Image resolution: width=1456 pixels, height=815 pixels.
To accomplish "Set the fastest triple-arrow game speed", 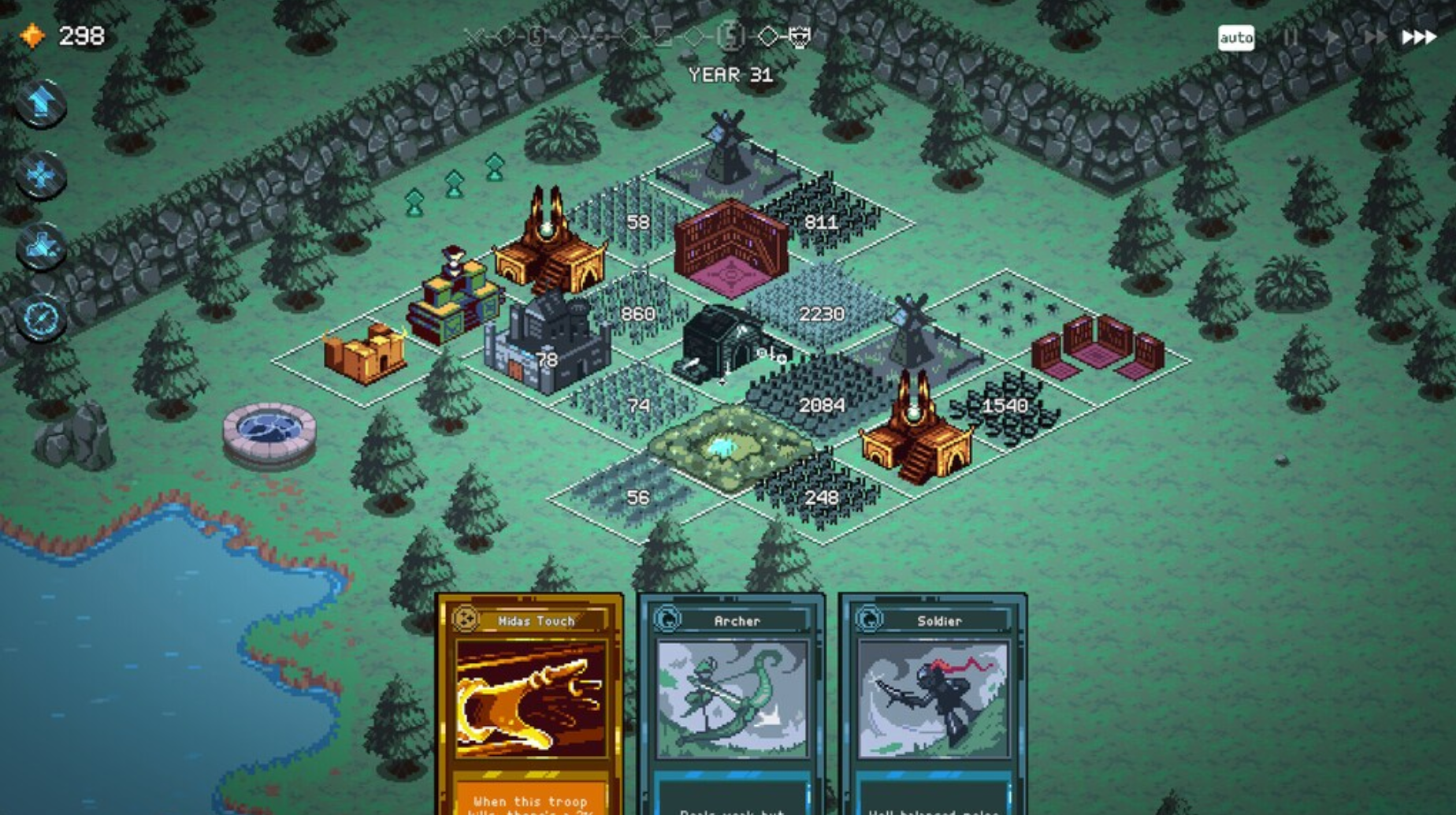I will coord(1420,35).
